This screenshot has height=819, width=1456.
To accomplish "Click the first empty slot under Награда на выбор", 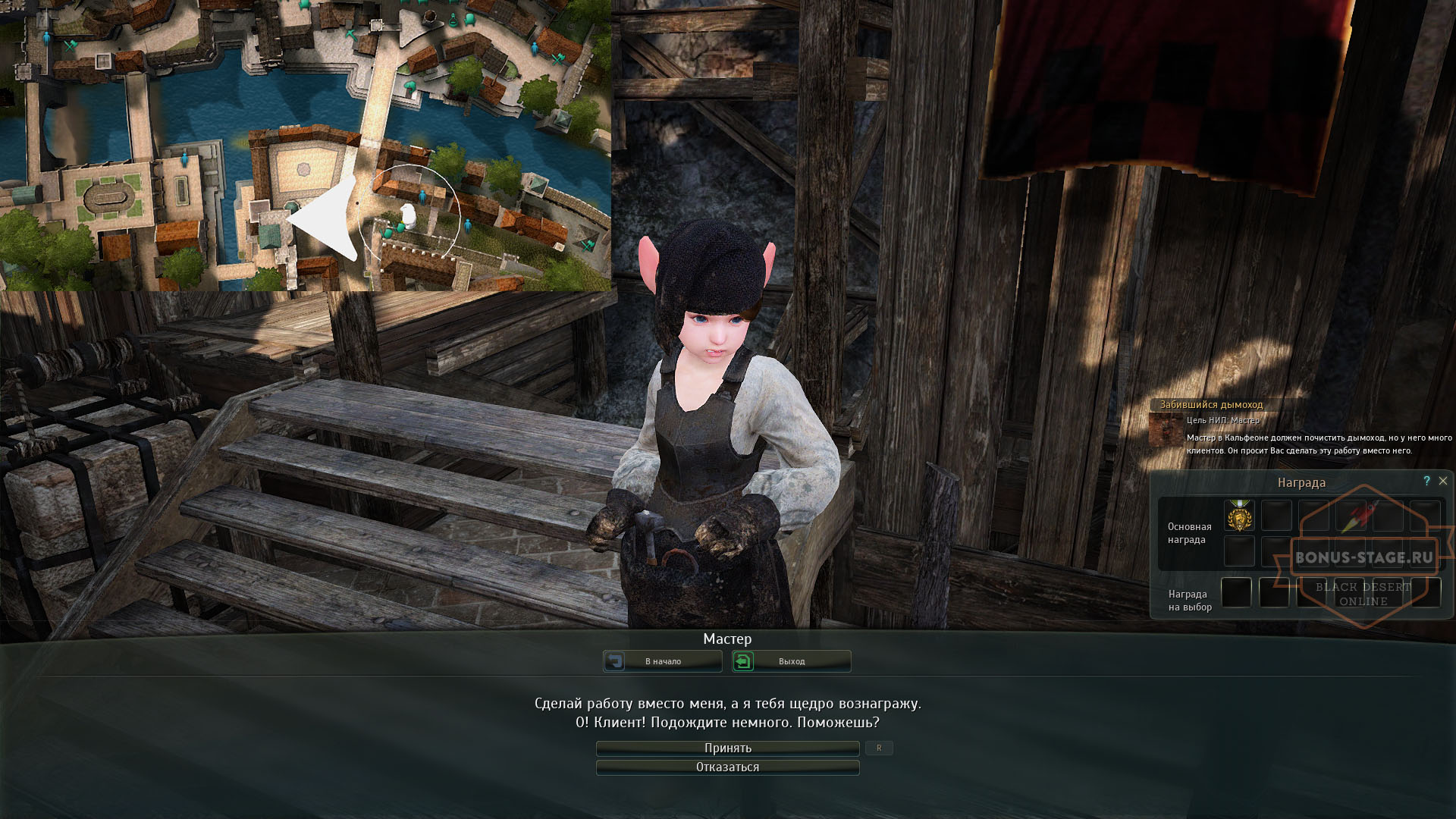I will (1236, 593).
